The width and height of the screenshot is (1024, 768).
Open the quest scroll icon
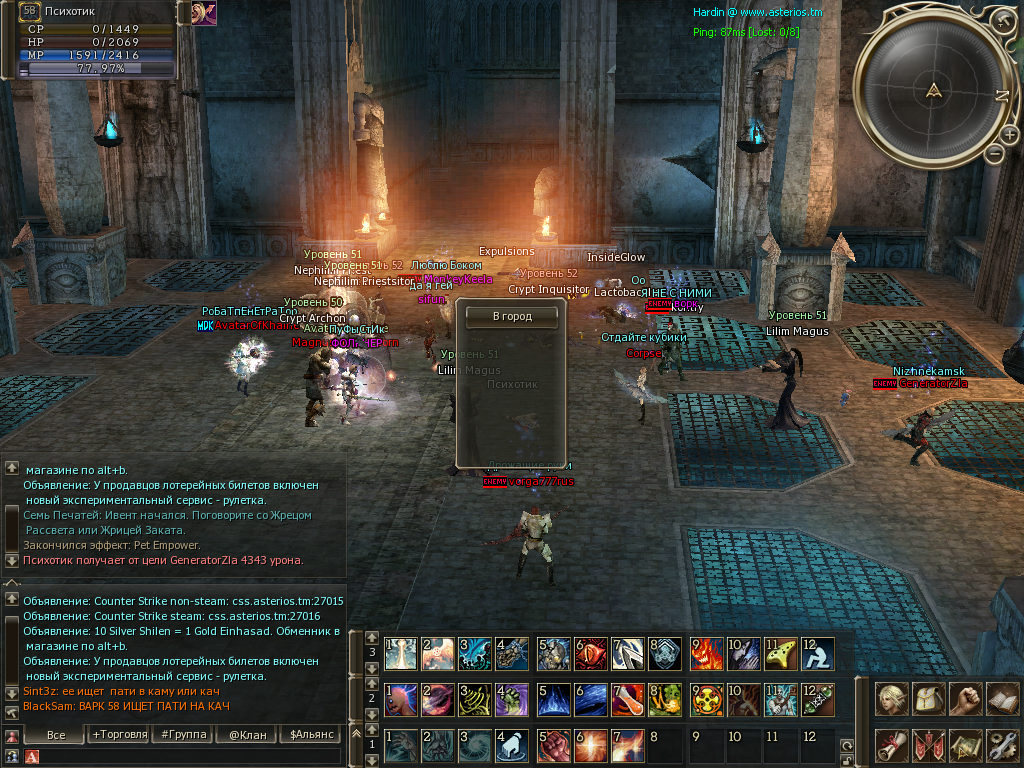tap(891, 745)
